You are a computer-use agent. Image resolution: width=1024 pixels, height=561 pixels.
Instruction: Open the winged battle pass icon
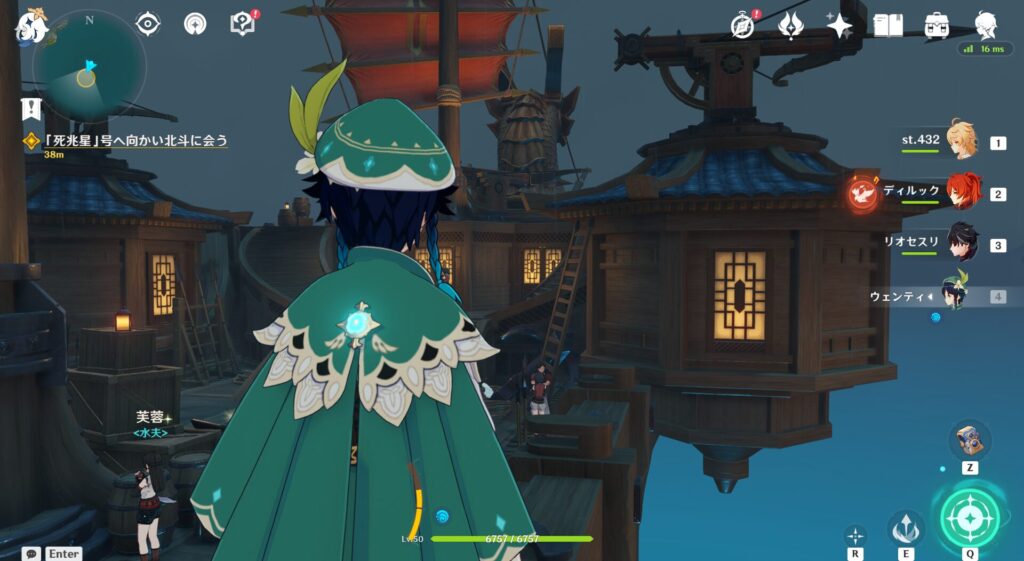tap(791, 26)
